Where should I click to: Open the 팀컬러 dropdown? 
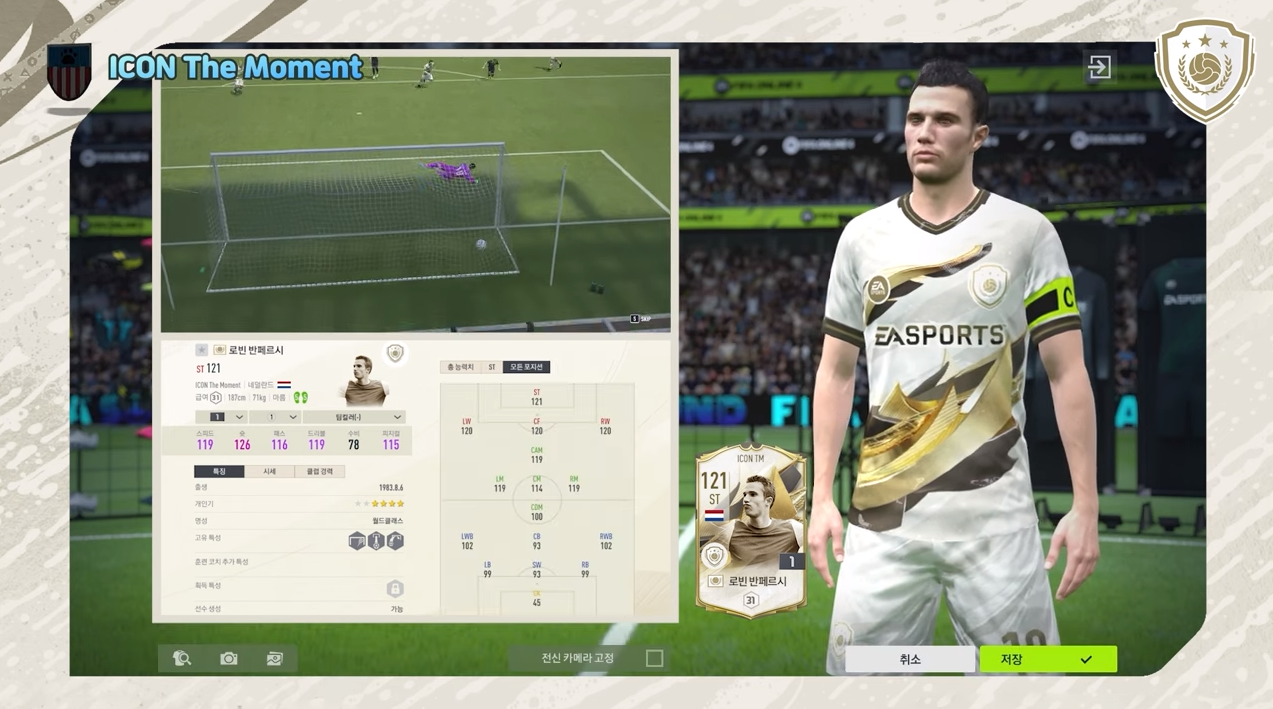[354, 417]
